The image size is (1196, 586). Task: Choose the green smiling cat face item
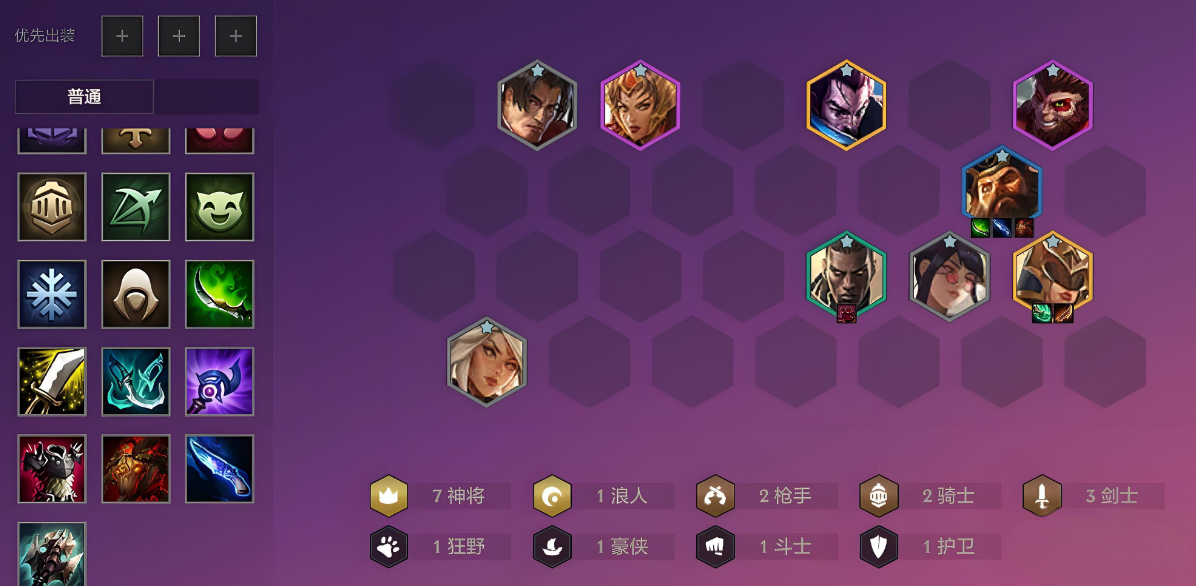point(219,207)
